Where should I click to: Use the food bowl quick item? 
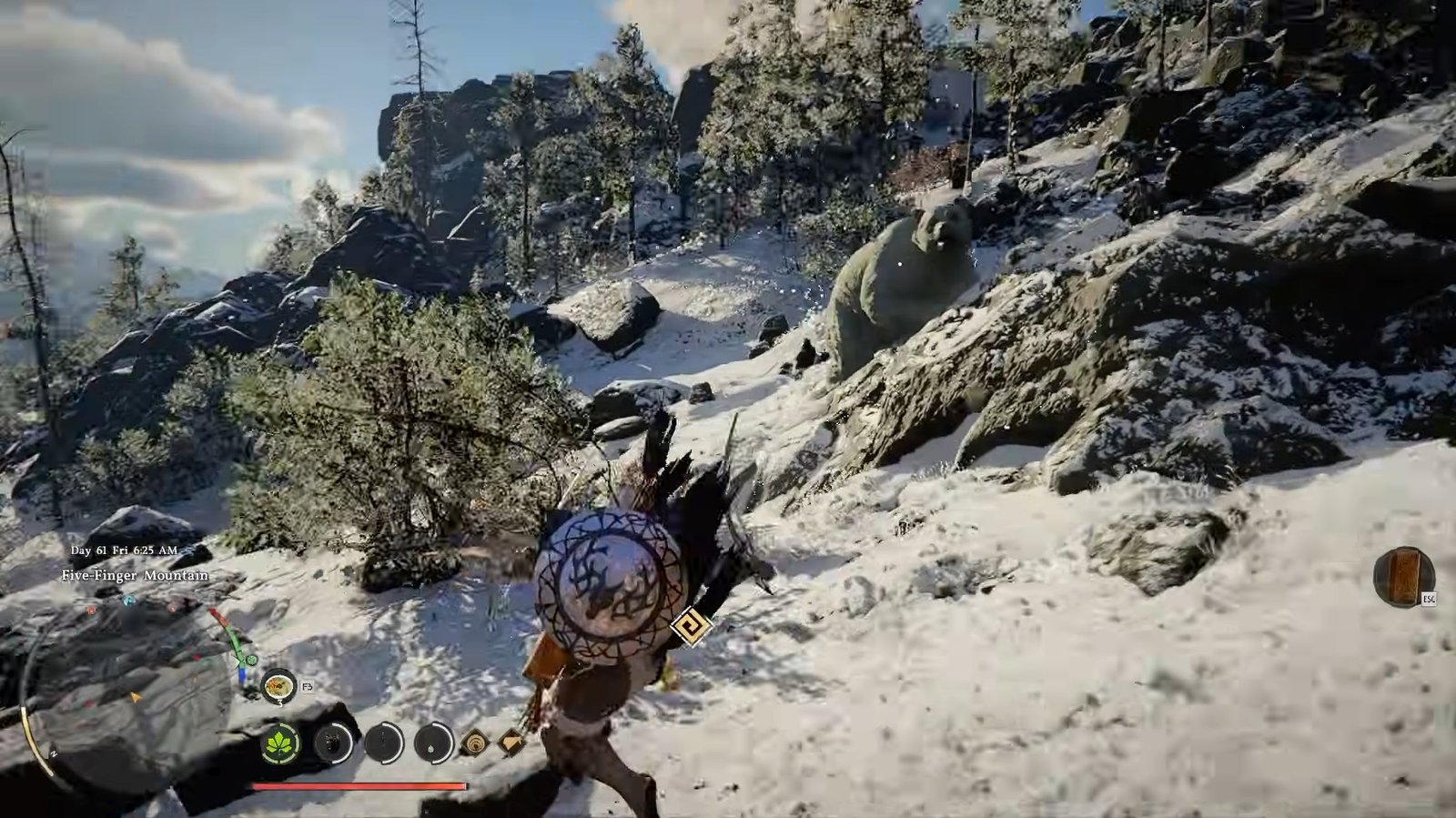click(278, 685)
